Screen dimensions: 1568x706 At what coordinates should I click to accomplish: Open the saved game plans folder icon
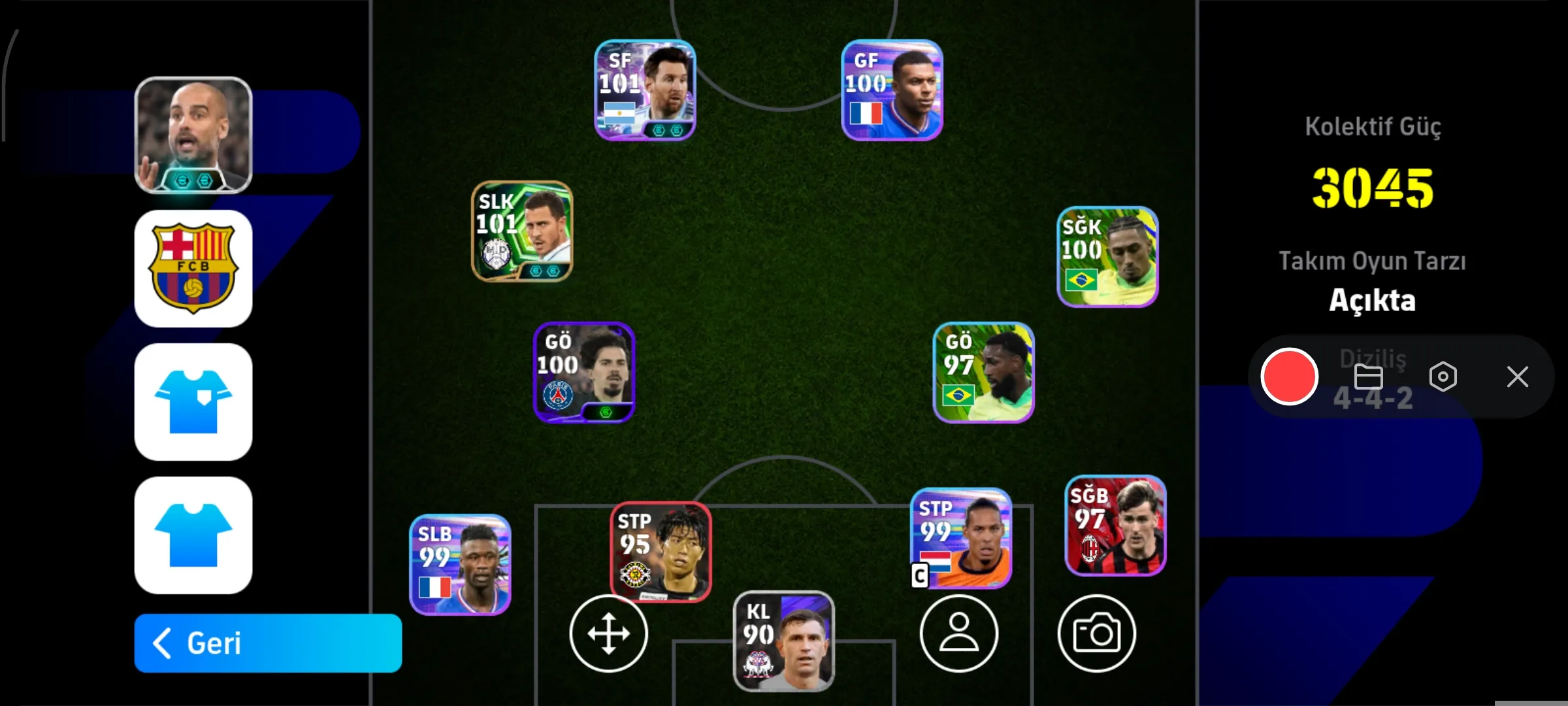click(1368, 376)
